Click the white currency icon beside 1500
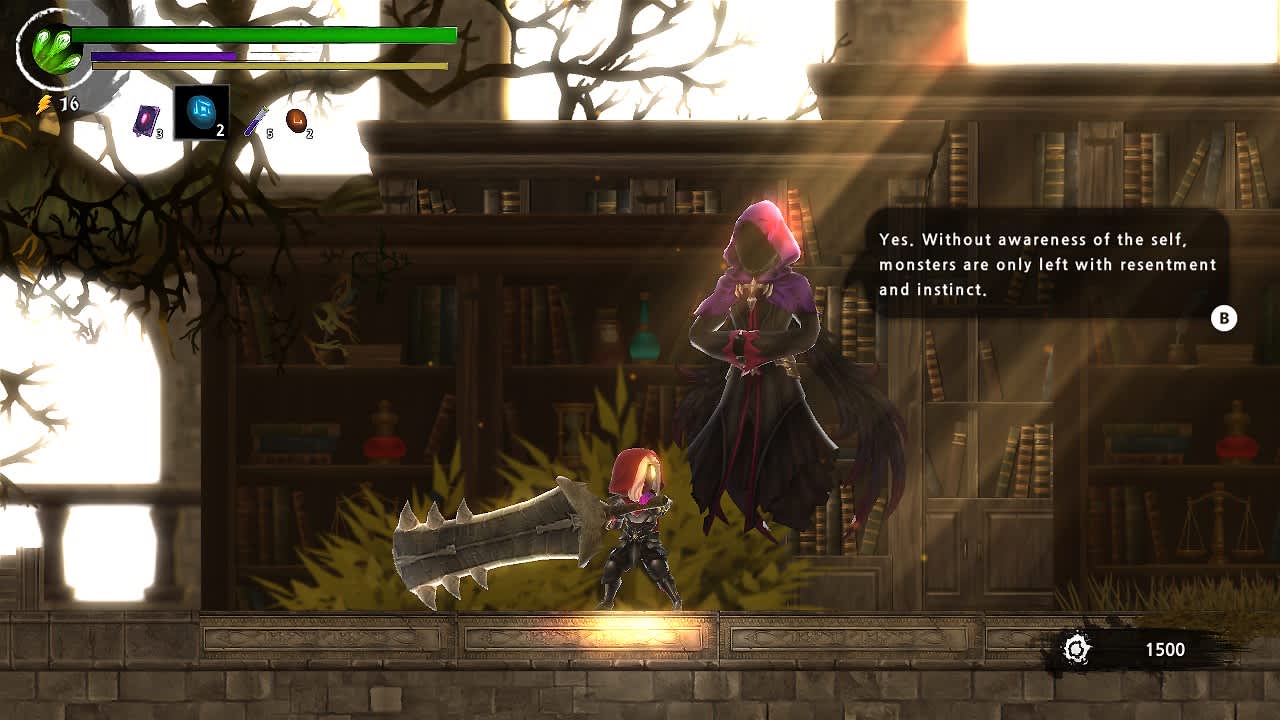Image resolution: width=1280 pixels, height=720 pixels. click(1076, 646)
